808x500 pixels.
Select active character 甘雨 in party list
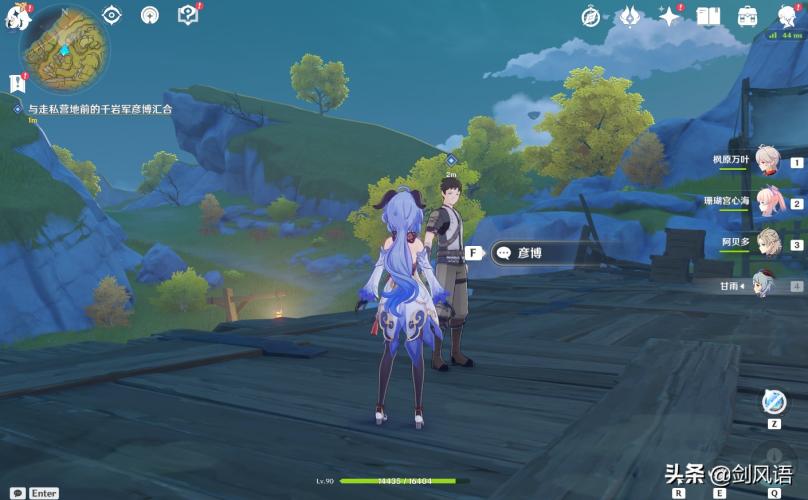[x=766, y=284]
